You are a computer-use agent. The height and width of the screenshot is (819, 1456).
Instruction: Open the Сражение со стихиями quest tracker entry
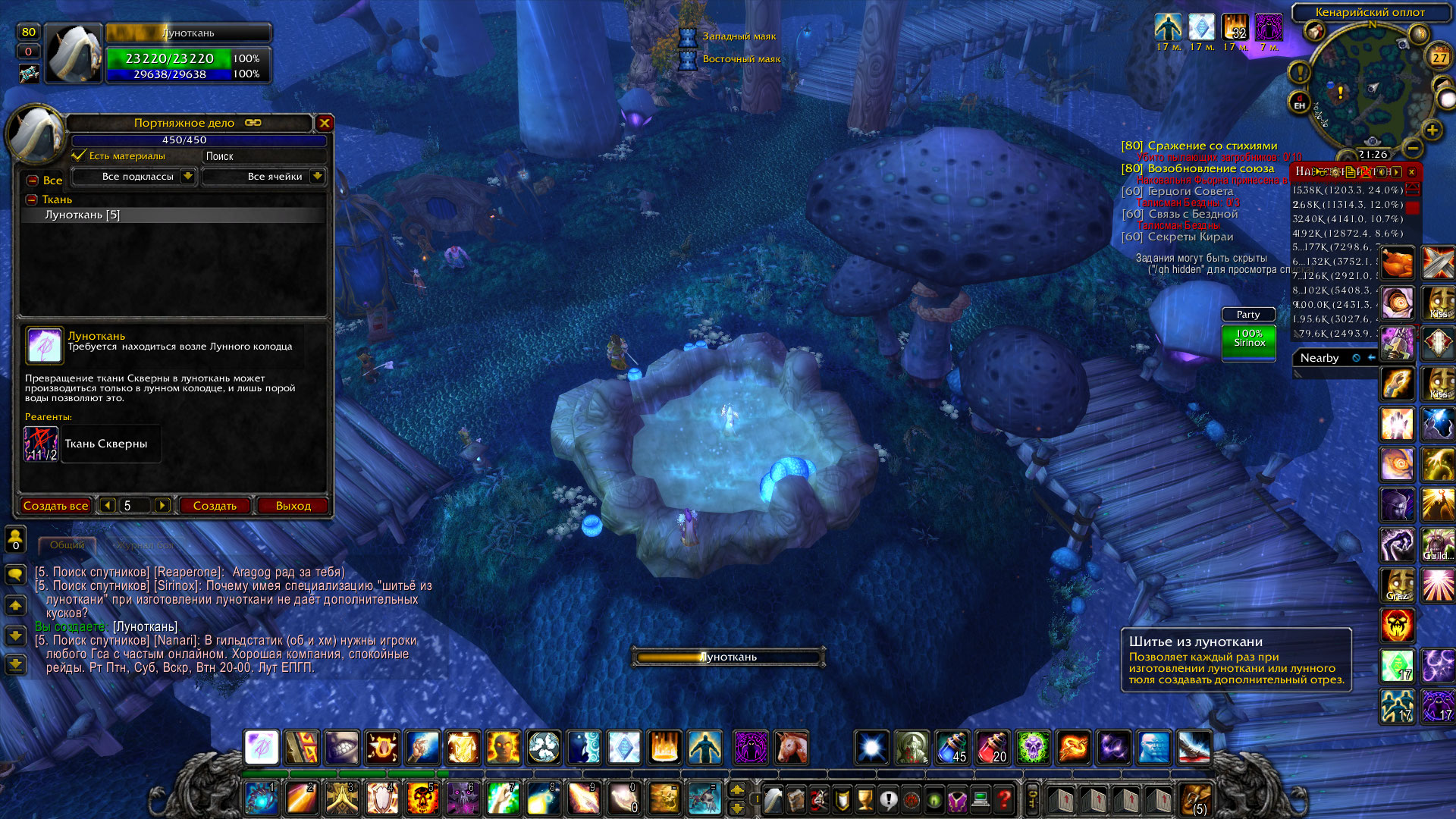[x=1212, y=146]
